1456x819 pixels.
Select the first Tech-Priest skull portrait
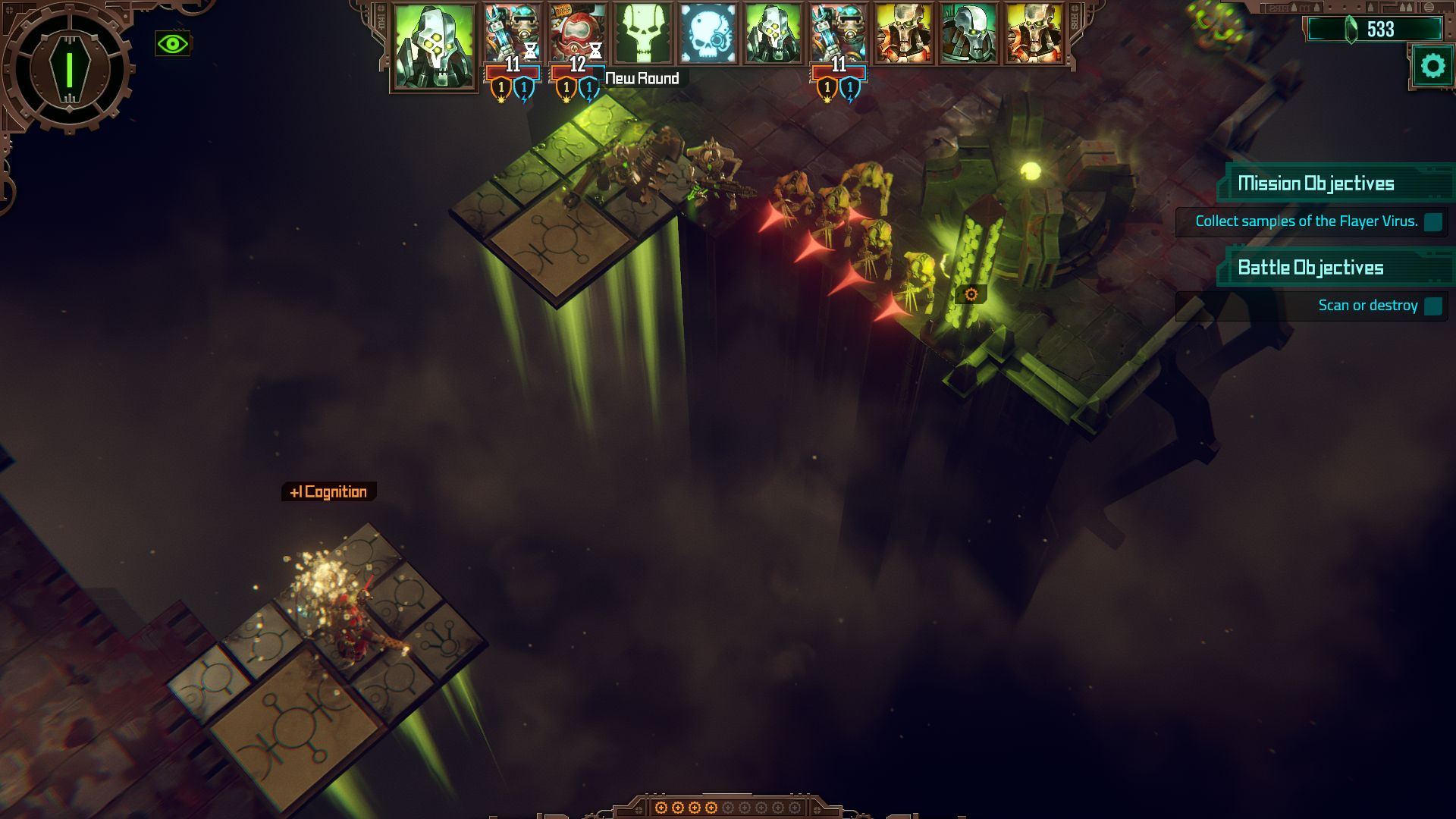pos(432,45)
